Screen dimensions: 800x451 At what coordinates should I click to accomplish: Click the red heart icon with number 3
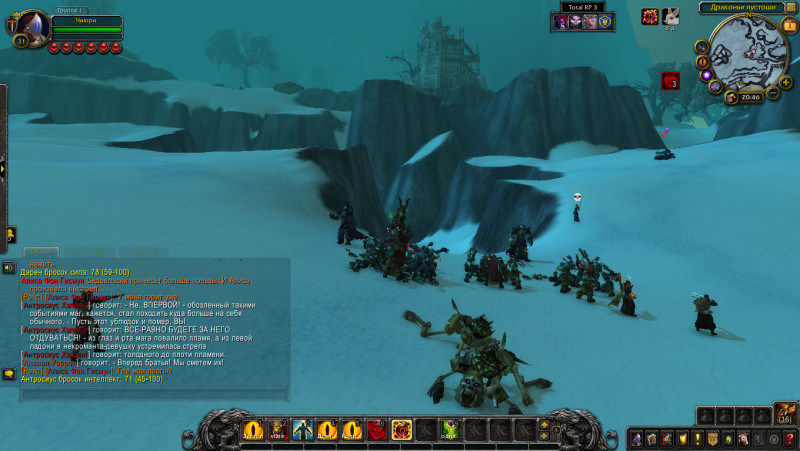(x=669, y=81)
